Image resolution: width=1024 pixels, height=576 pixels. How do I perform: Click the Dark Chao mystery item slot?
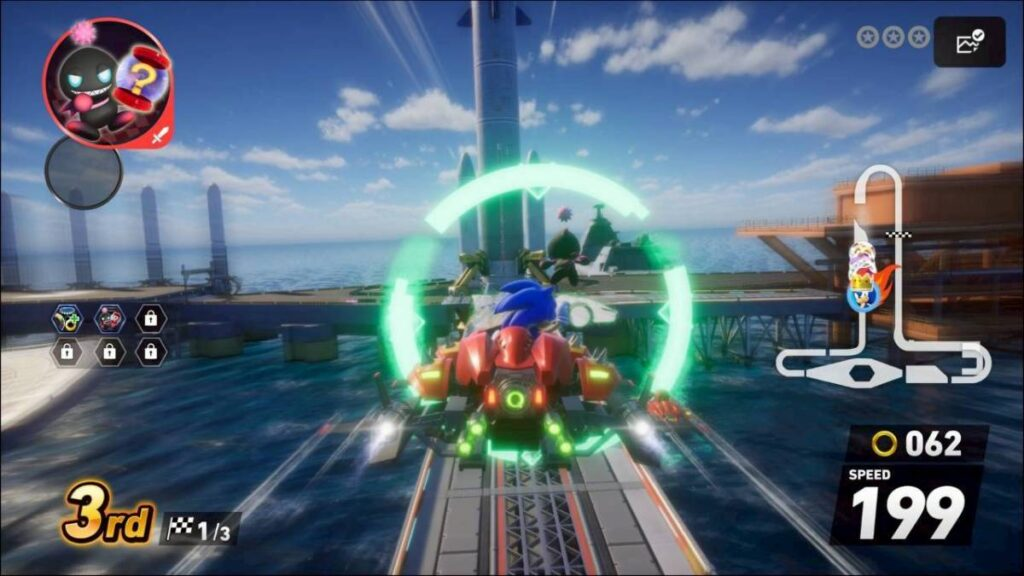(105, 83)
